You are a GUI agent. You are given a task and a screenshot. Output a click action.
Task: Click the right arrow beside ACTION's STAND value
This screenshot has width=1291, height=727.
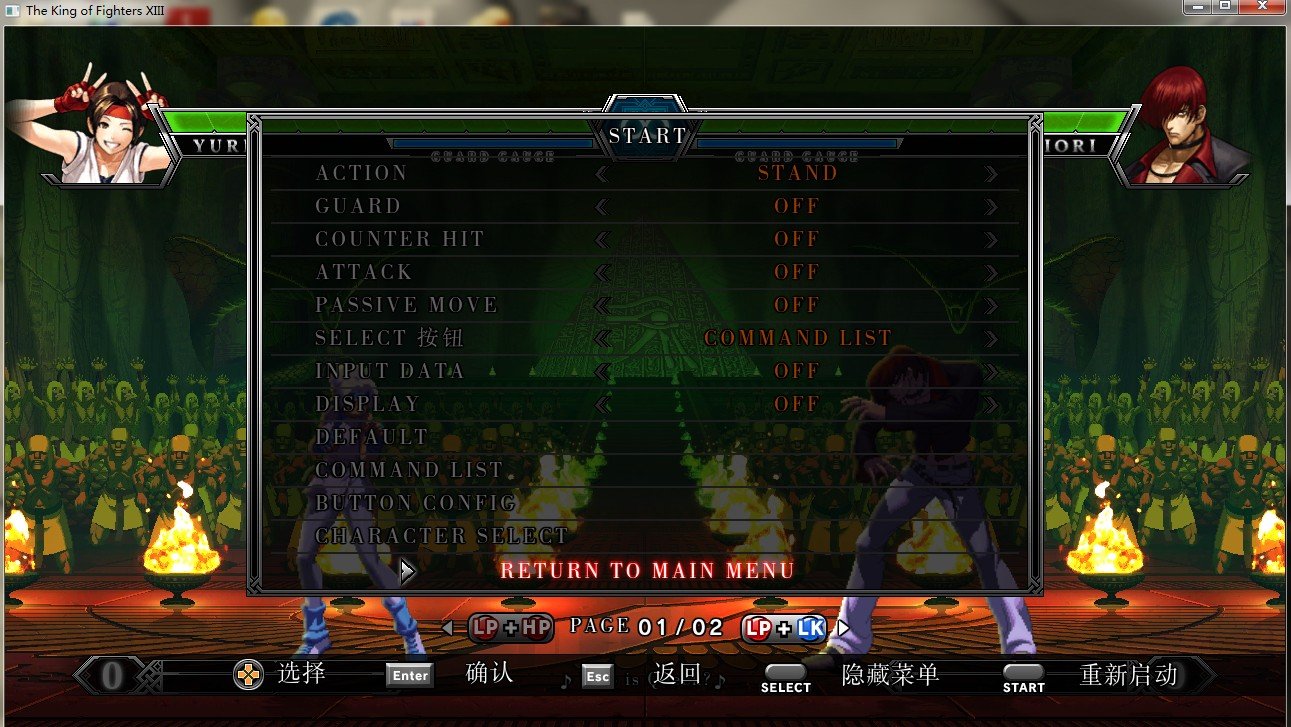(x=990, y=174)
